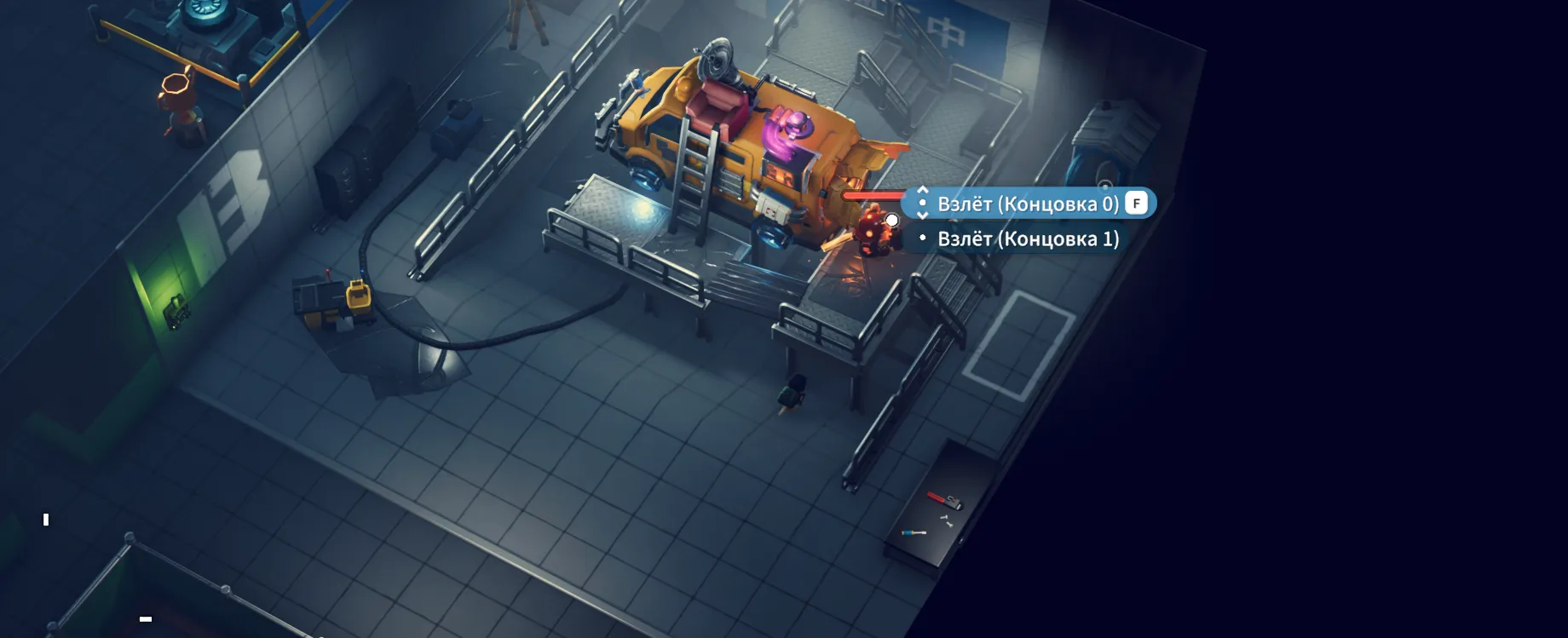Select the "Взлёт (Концовка 0)" option
This screenshot has height=638, width=1568.
point(1028,204)
